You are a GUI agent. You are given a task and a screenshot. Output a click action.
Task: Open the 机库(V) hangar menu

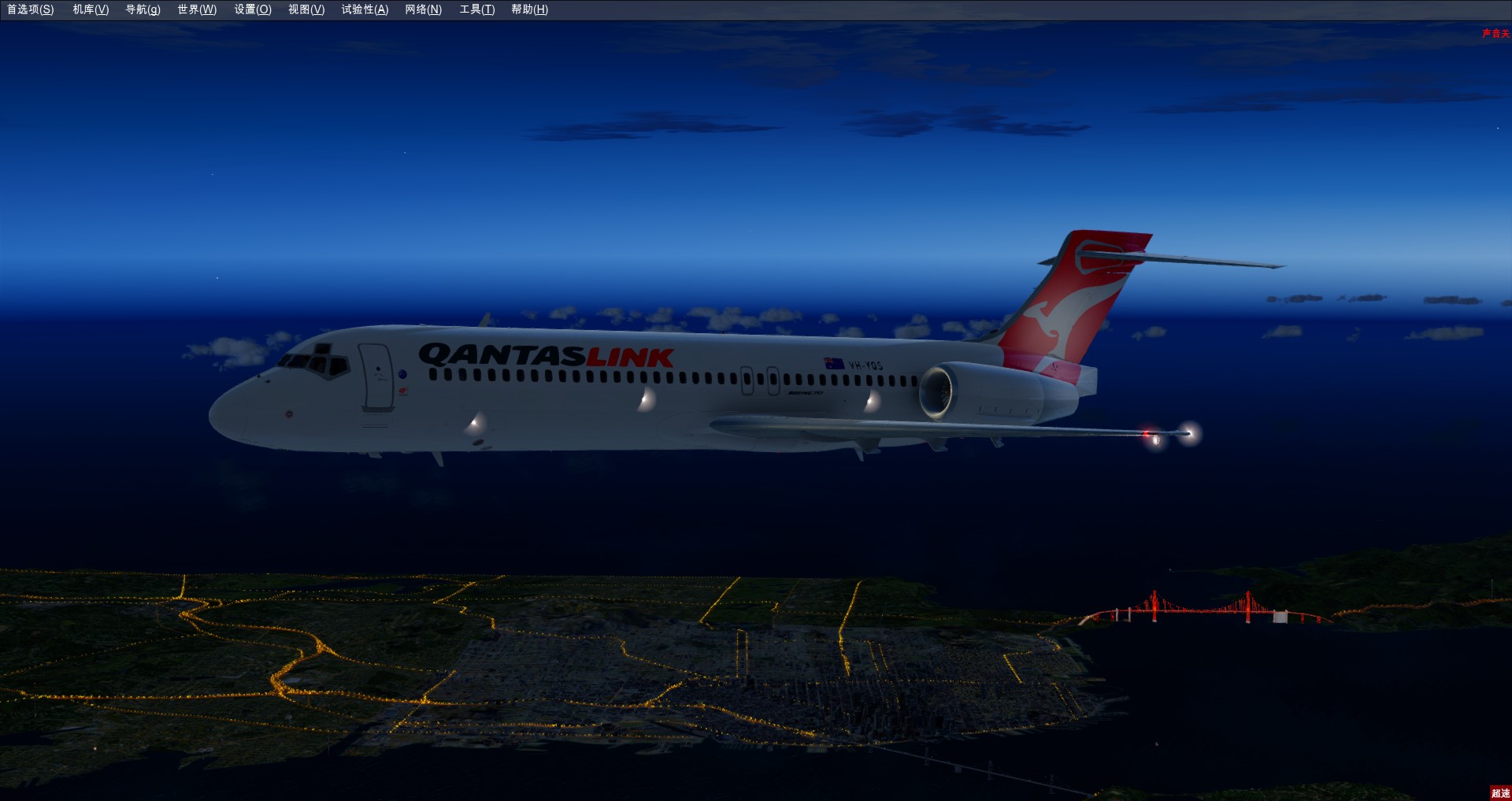click(x=91, y=9)
